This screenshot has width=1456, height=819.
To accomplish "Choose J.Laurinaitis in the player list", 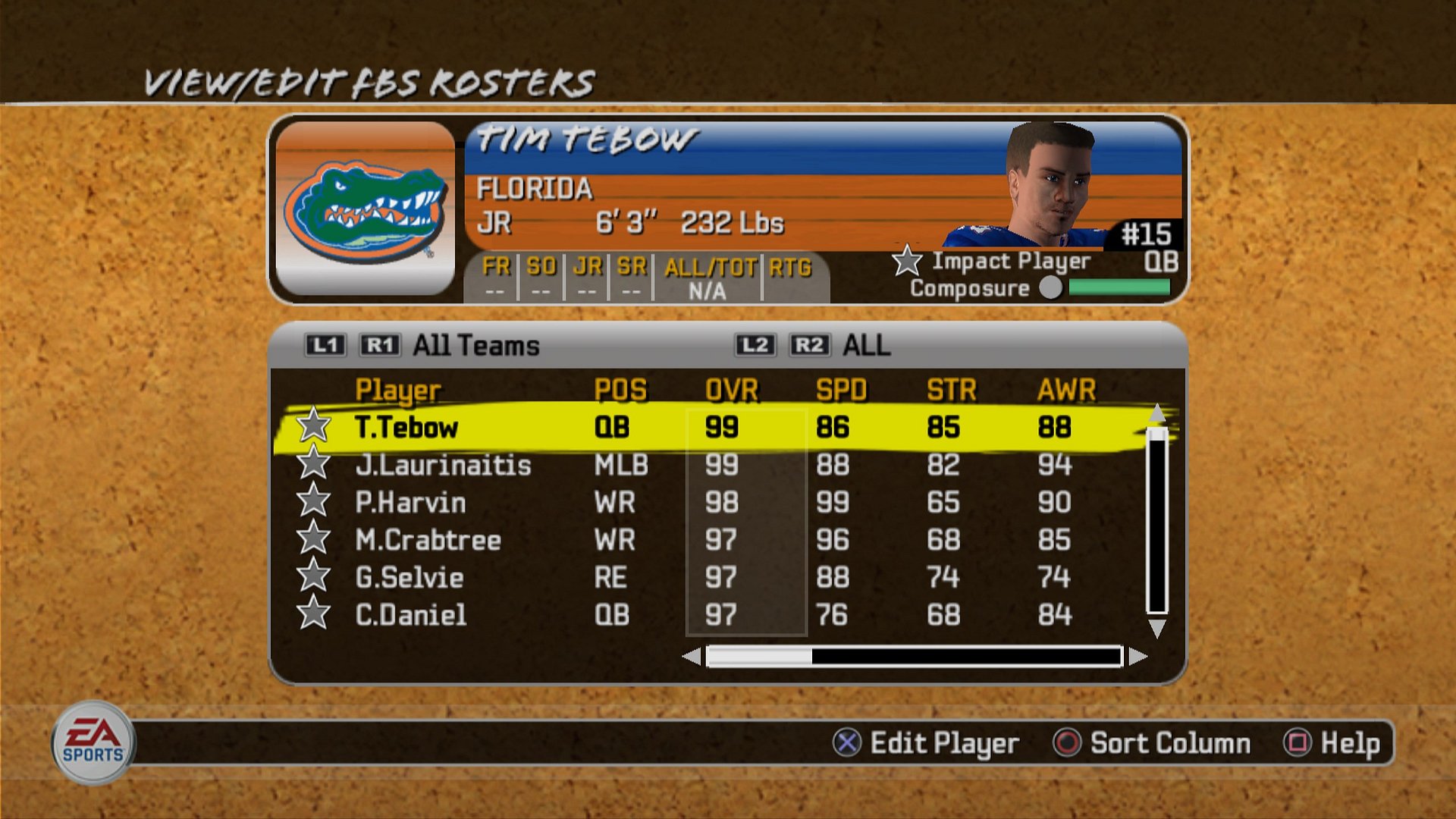I will 443,465.
